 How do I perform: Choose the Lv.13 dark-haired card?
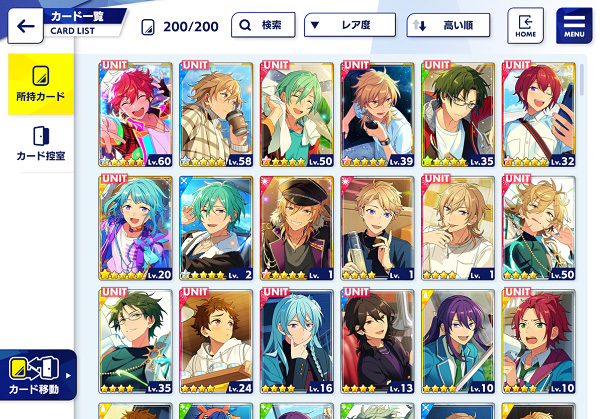coord(377,342)
